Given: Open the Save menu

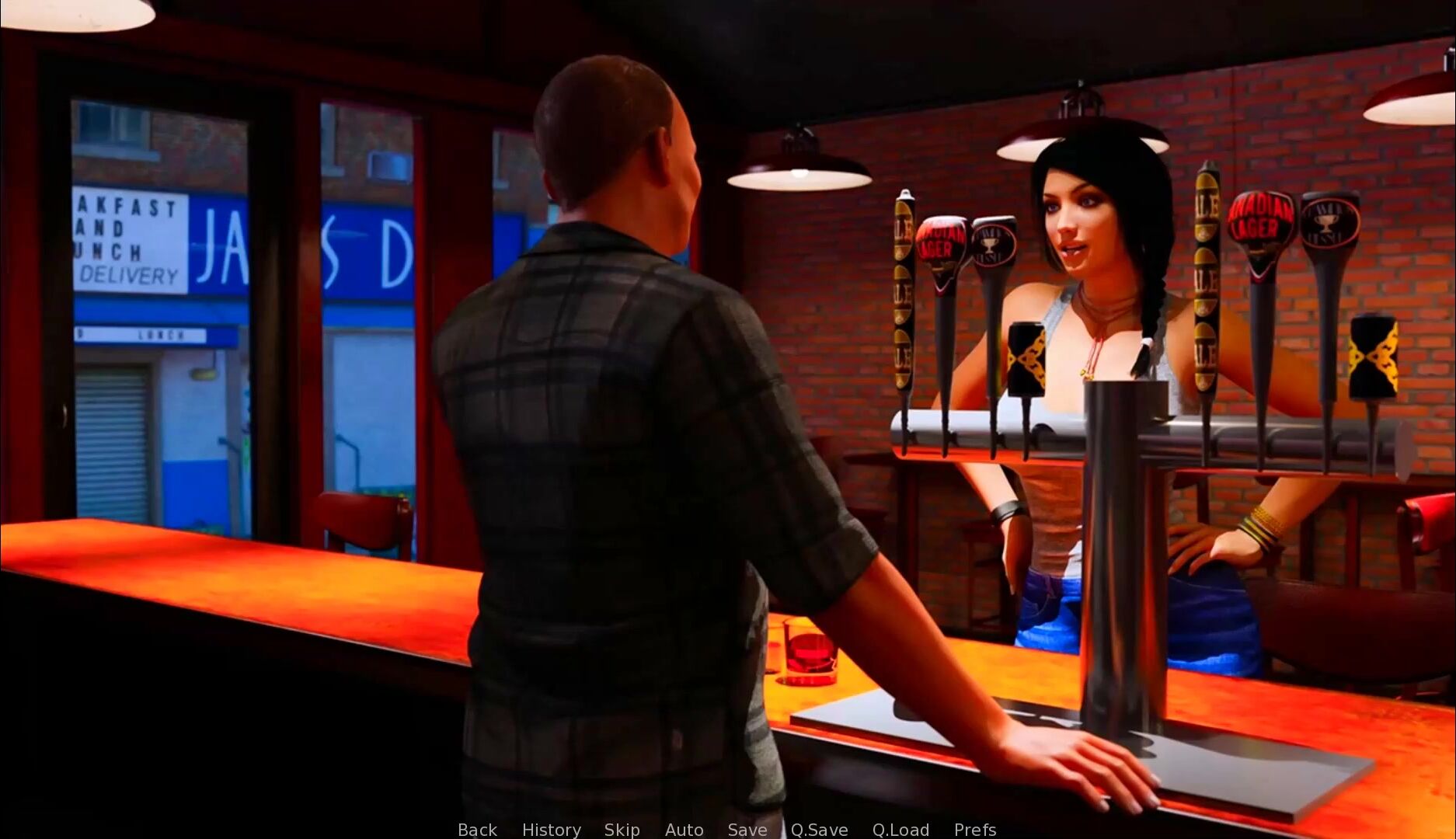Looking at the screenshot, I should point(747,829).
